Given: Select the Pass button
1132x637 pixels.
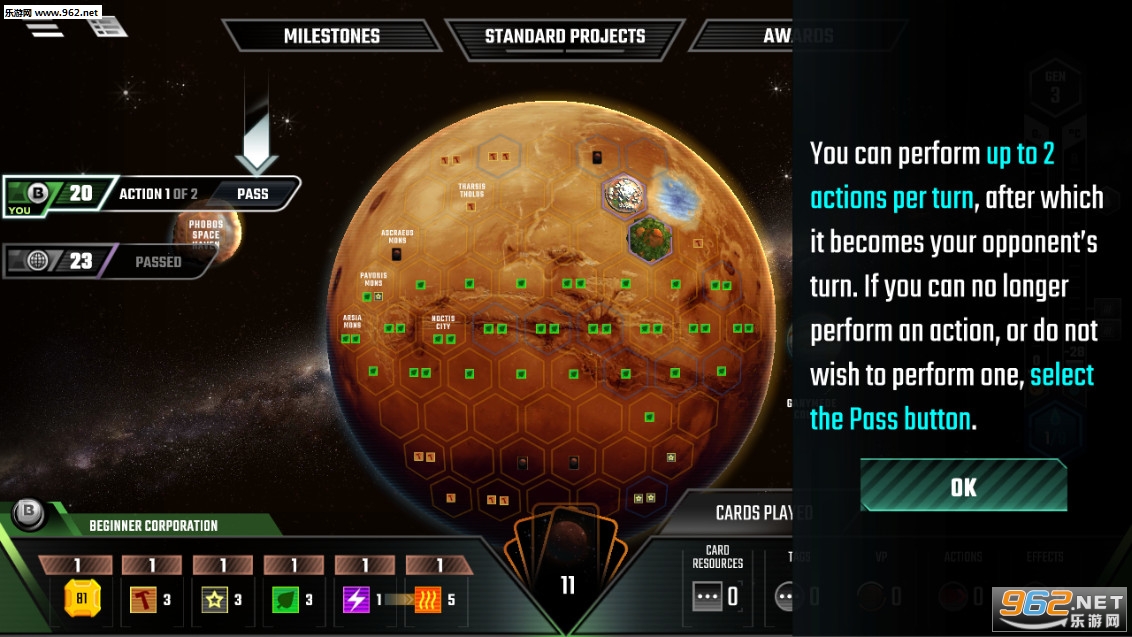Looking at the screenshot, I should (252, 193).
